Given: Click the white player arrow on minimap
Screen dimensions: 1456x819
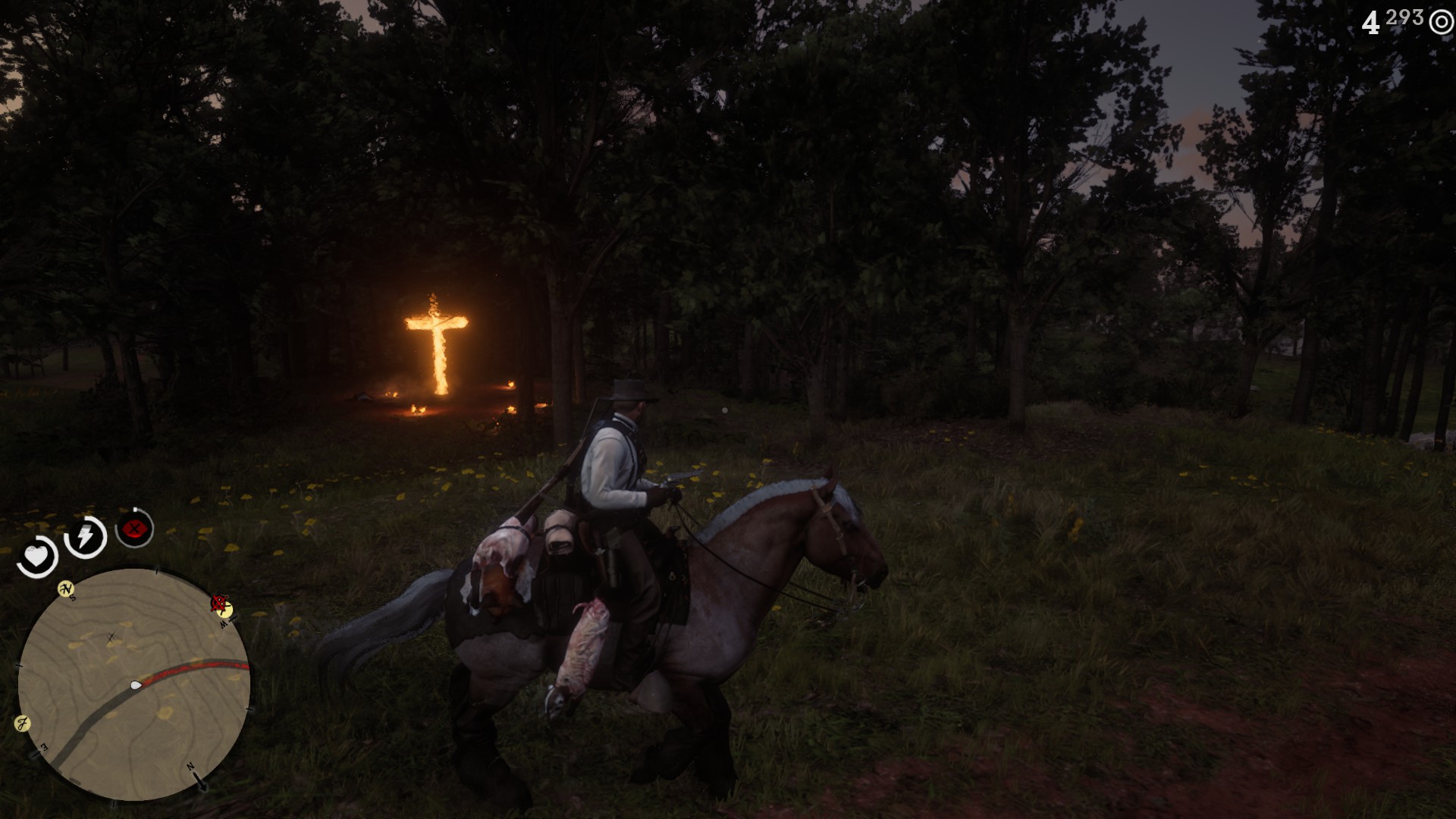Looking at the screenshot, I should click(x=136, y=685).
